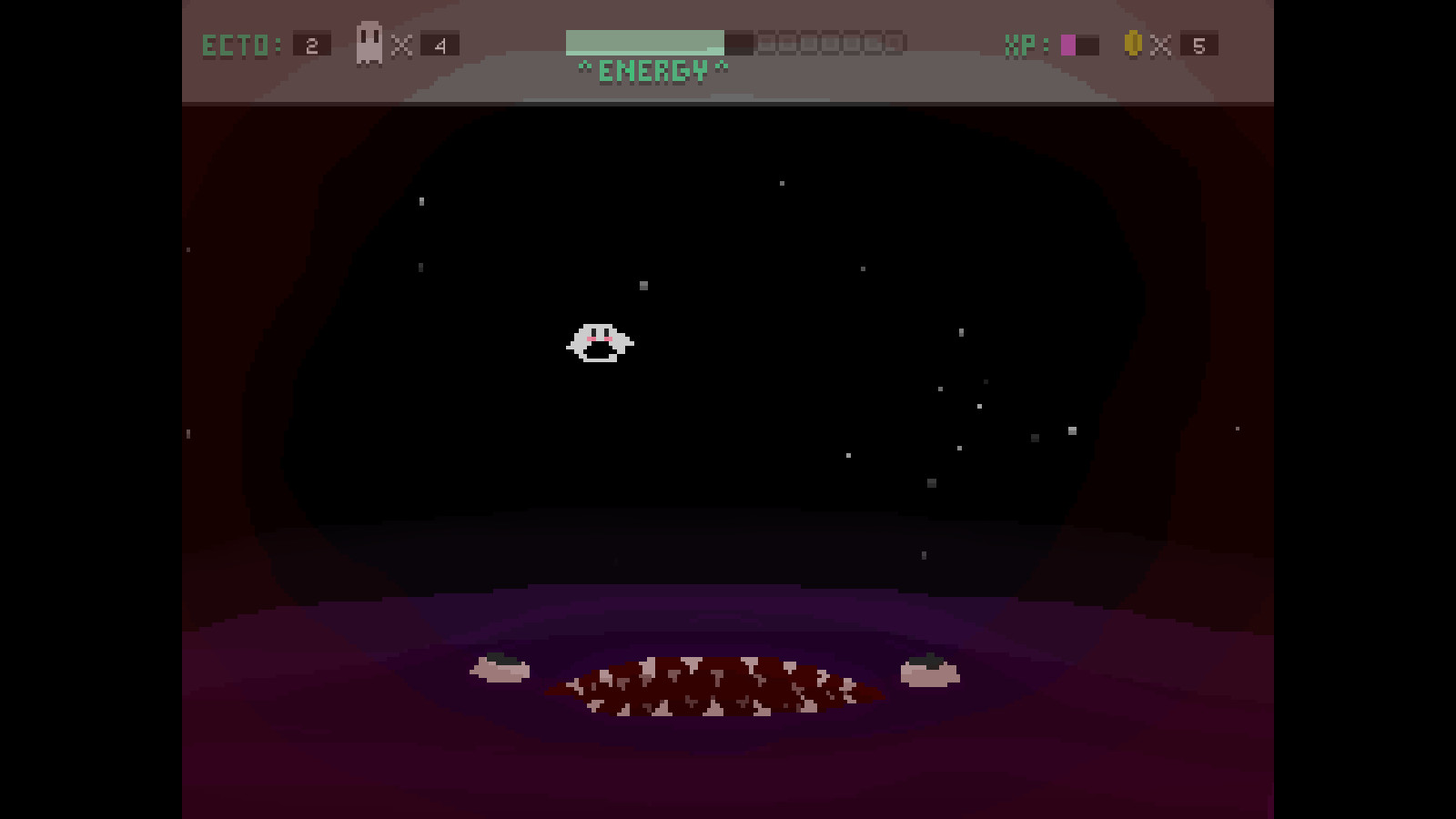
Task: Select the ghost lives icon in the HUD
Action: click(x=368, y=42)
